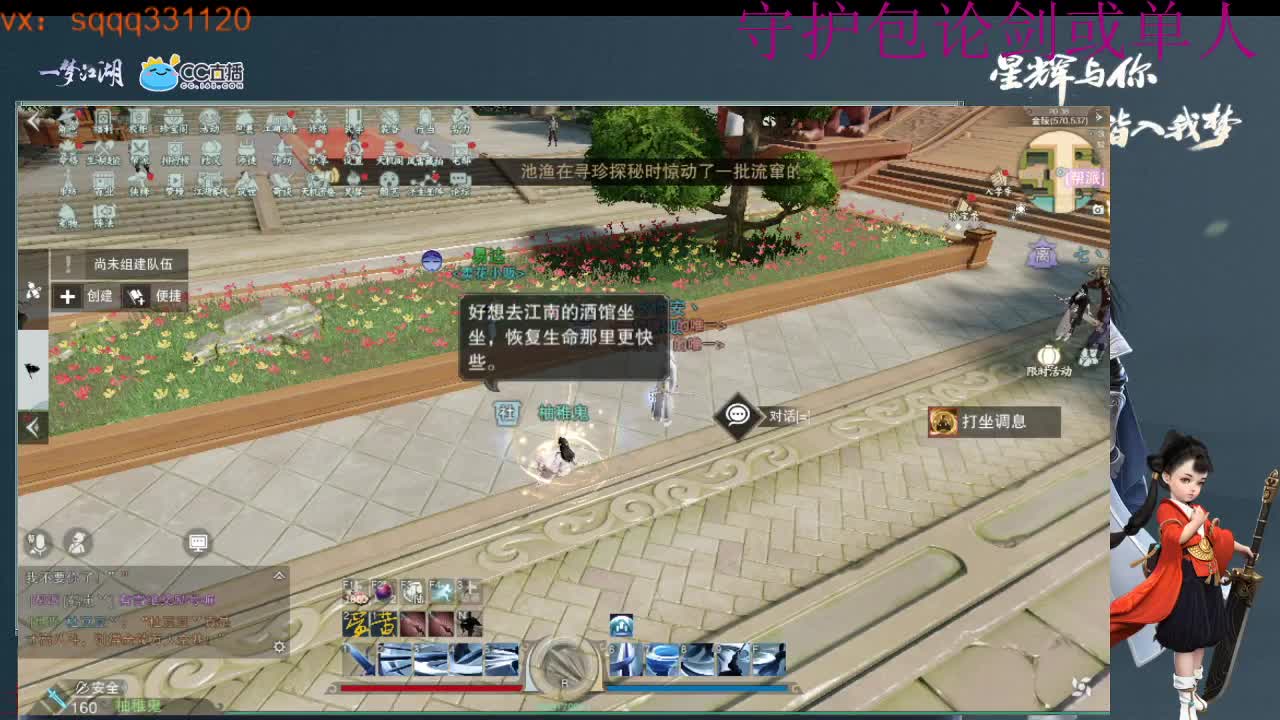Tap the 对话 dialogue speech bubble icon
1280x720 pixels.
pos(735,416)
